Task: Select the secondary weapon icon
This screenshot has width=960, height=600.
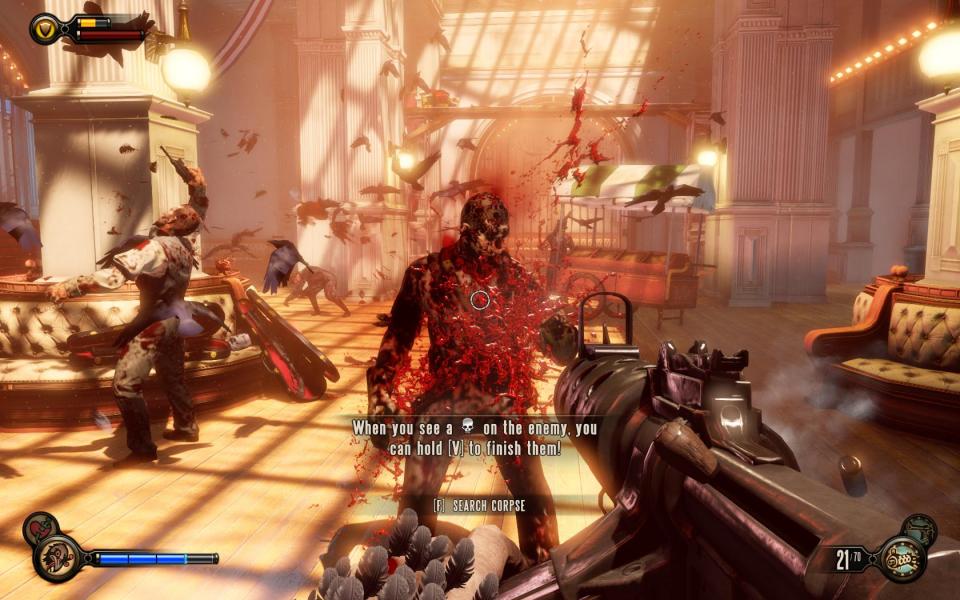Action: (919, 529)
